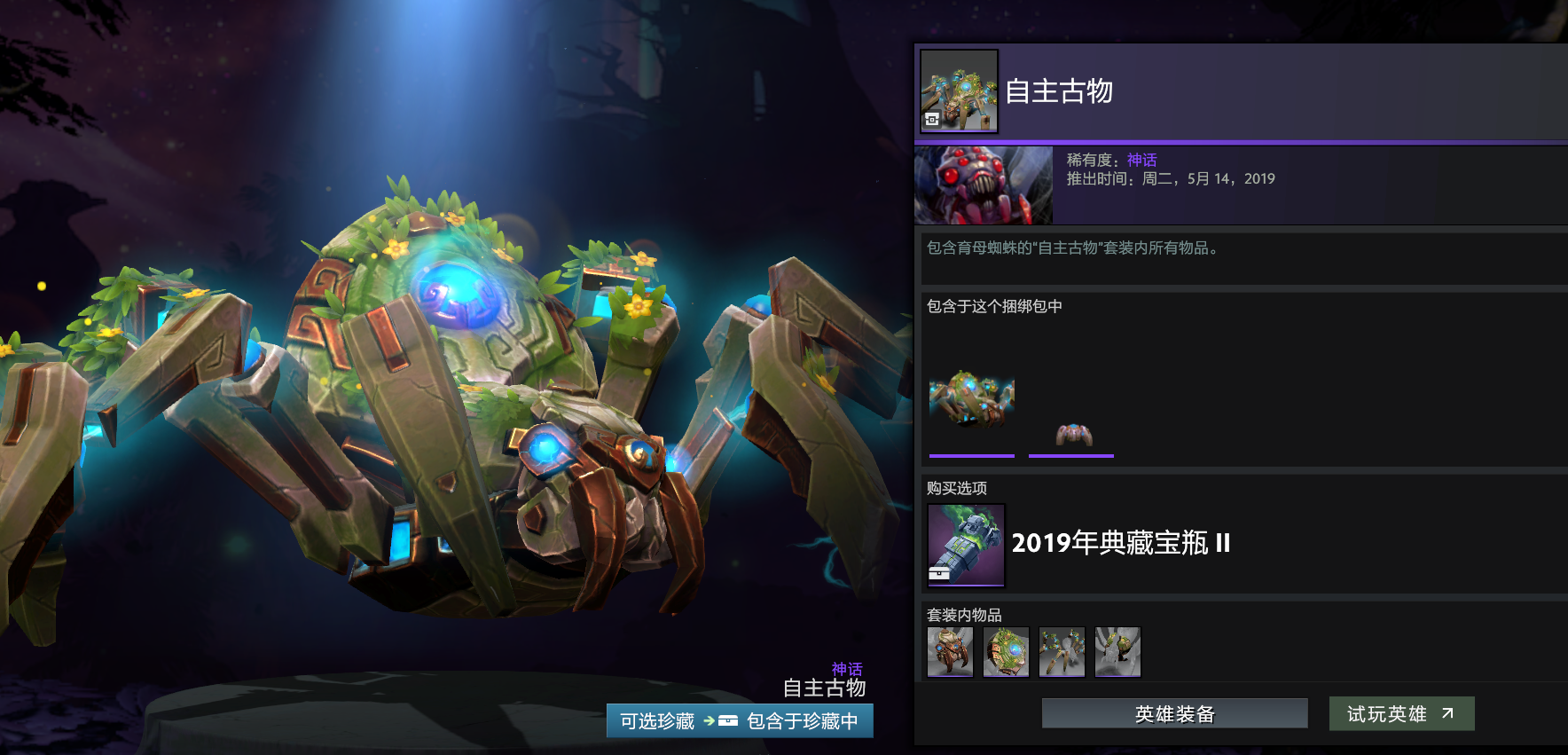The image size is (1568, 755).
Task: Select the small spider head thumbnail in the bundle list
Action: [1070, 434]
